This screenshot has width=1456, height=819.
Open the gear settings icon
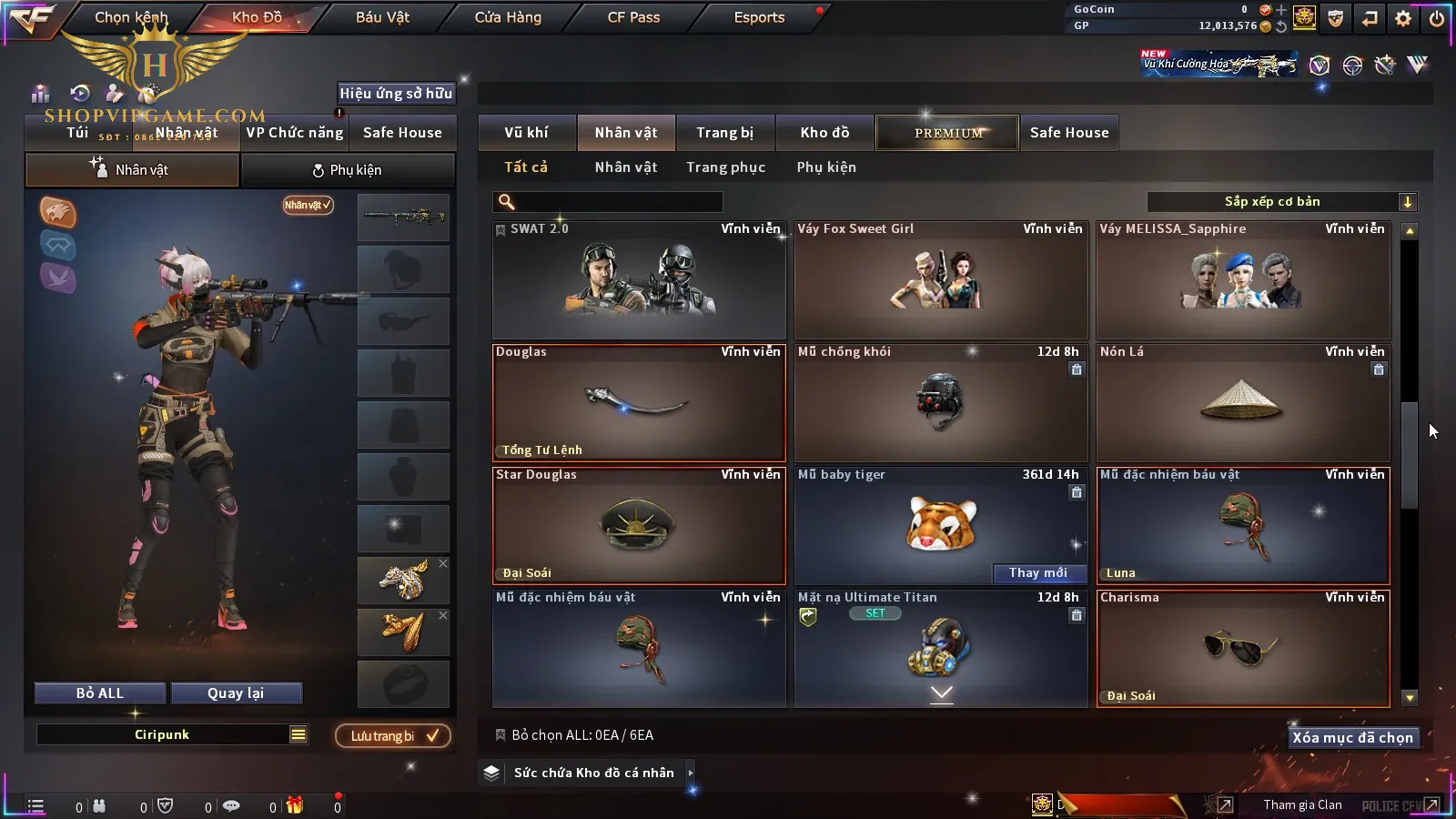click(1403, 18)
